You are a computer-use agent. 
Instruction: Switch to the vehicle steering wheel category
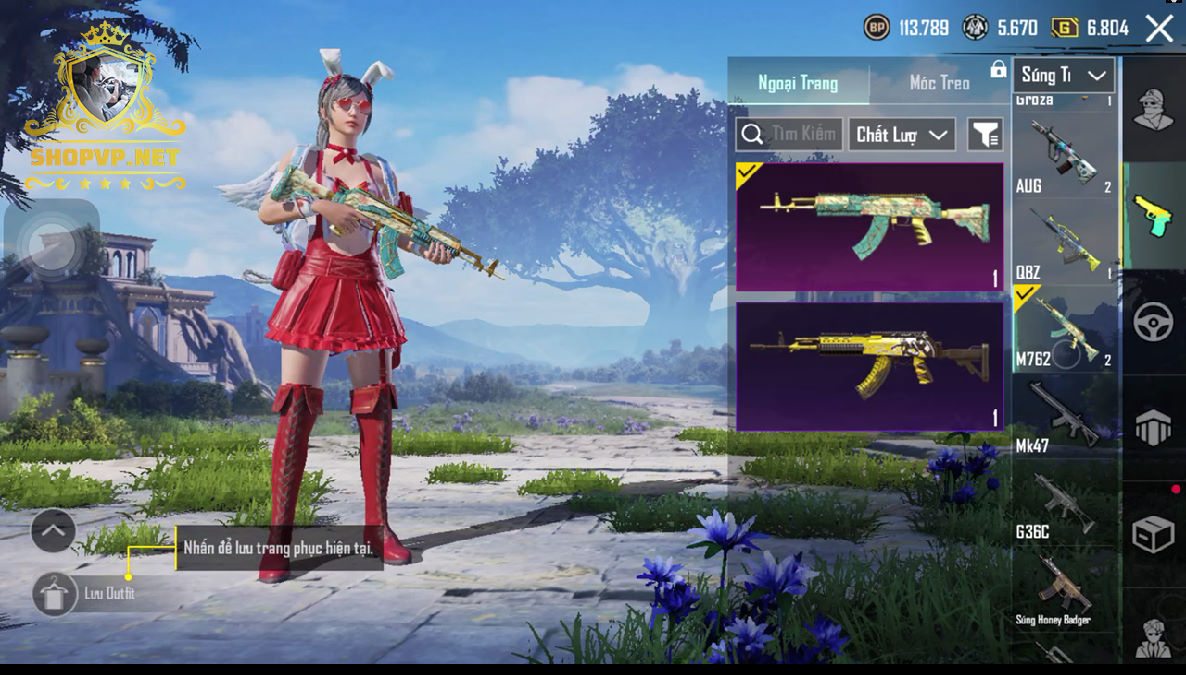pyautogui.click(x=1153, y=322)
